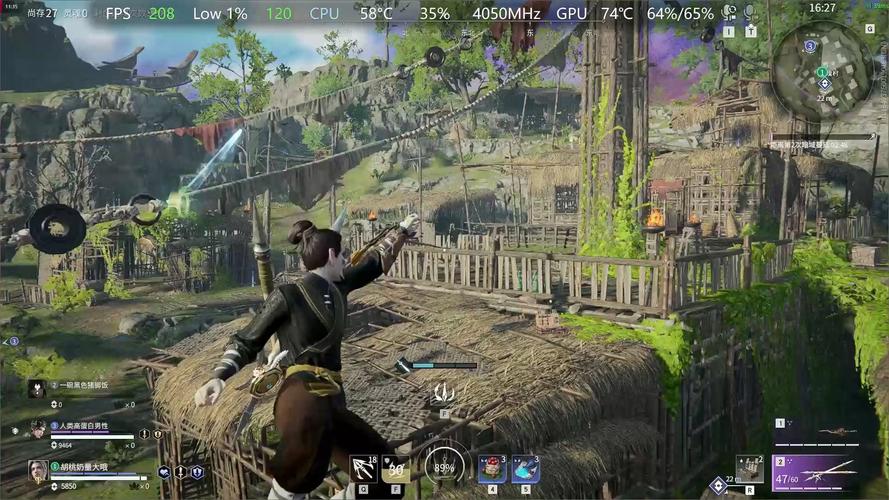Toggle the voice chat speaker icon
889x500 pixels.
(x=728, y=12)
